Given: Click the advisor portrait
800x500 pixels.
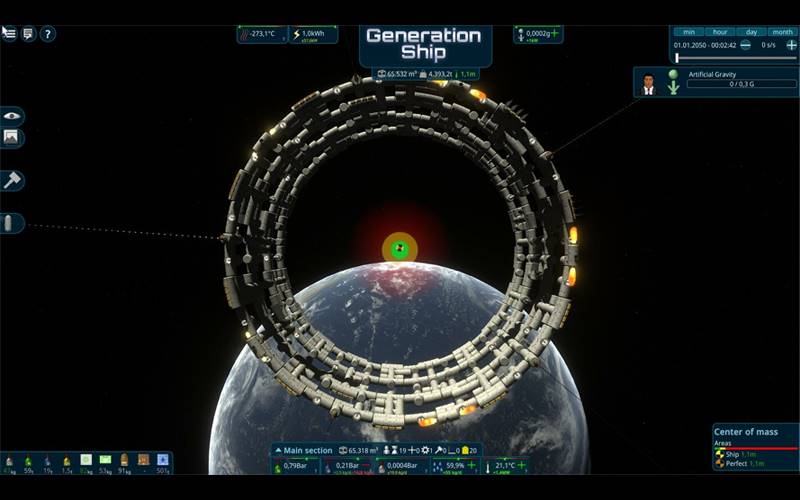Looking at the screenshot, I should coord(648,82).
